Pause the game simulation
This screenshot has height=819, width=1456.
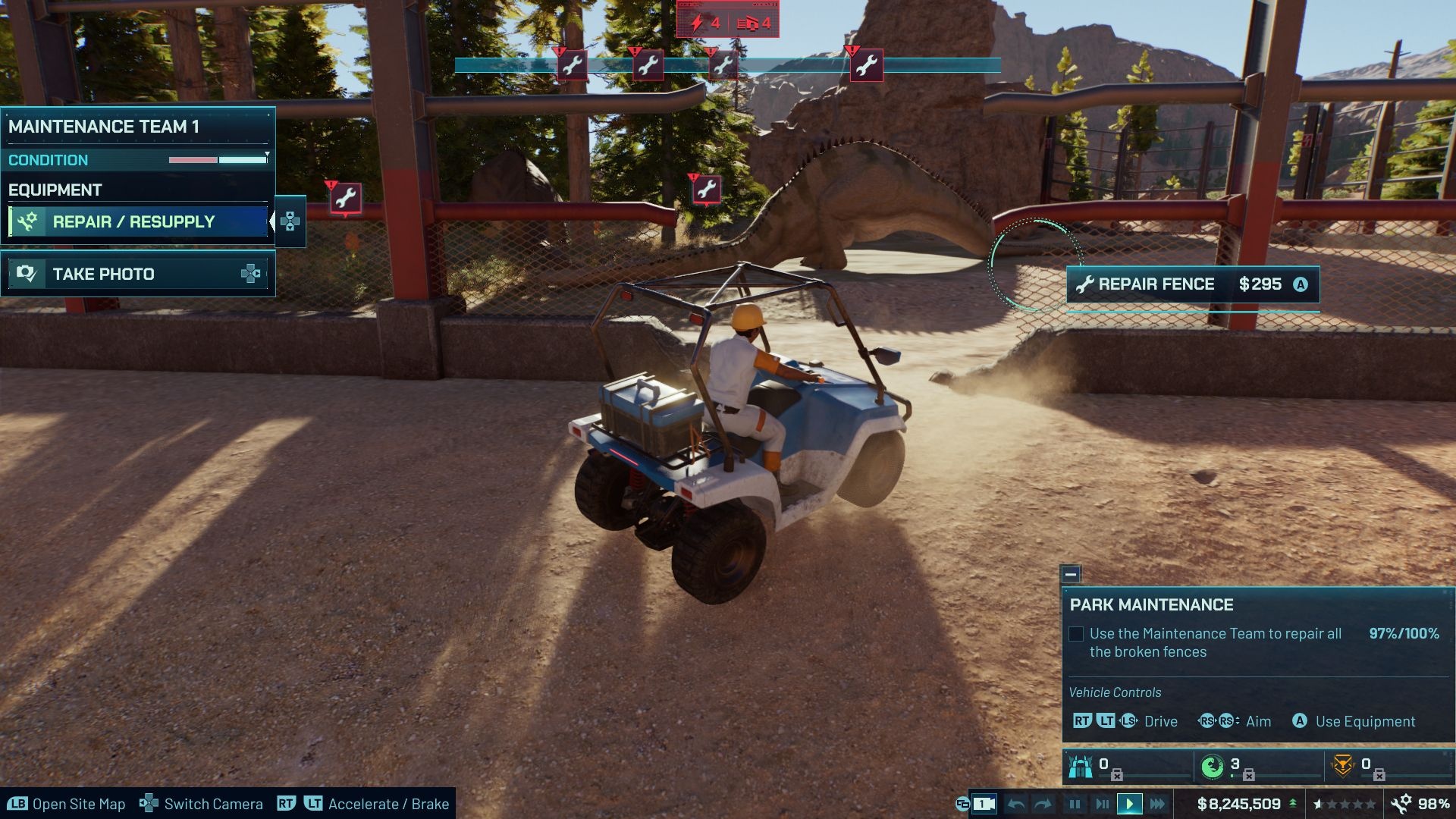coord(1075,804)
